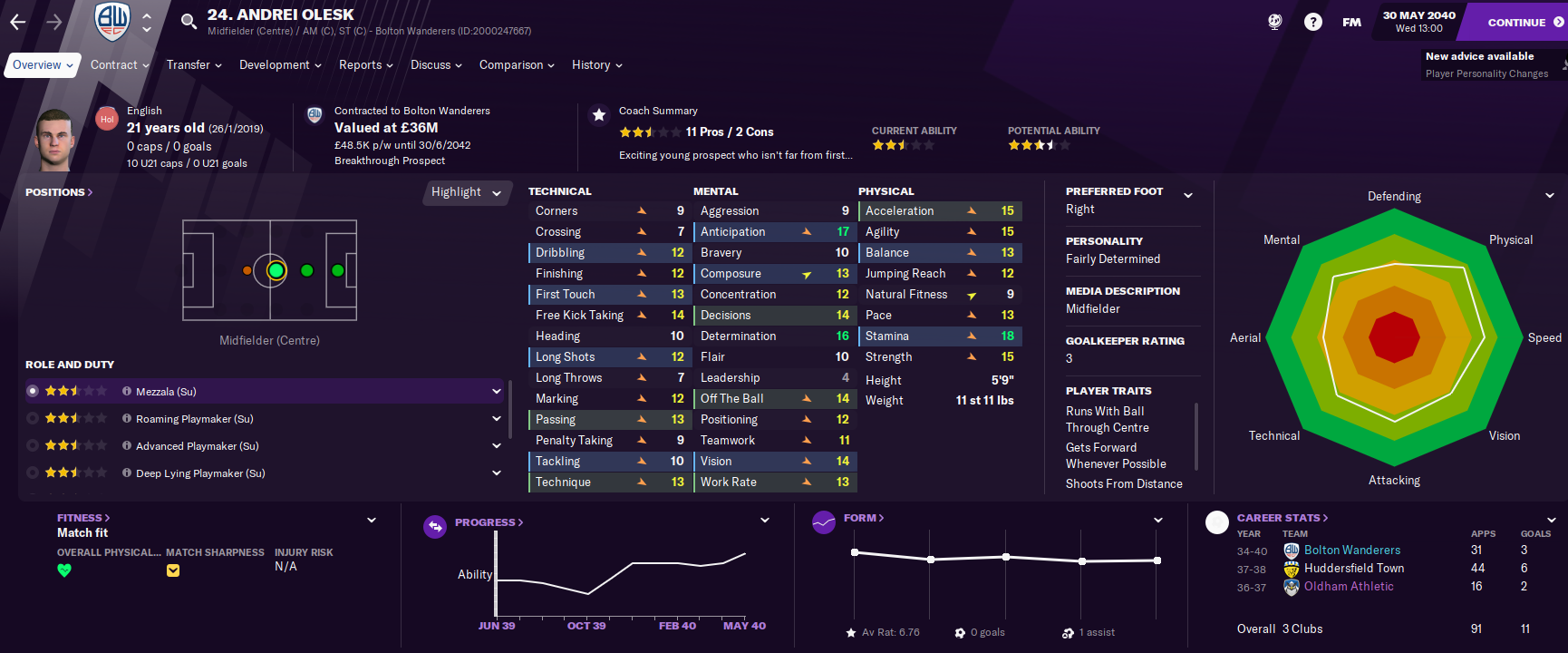Image resolution: width=1568 pixels, height=653 pixels.
Task: View the Player Personality Changes advice
Action: pyautogui.click(x=1486, y=74)
